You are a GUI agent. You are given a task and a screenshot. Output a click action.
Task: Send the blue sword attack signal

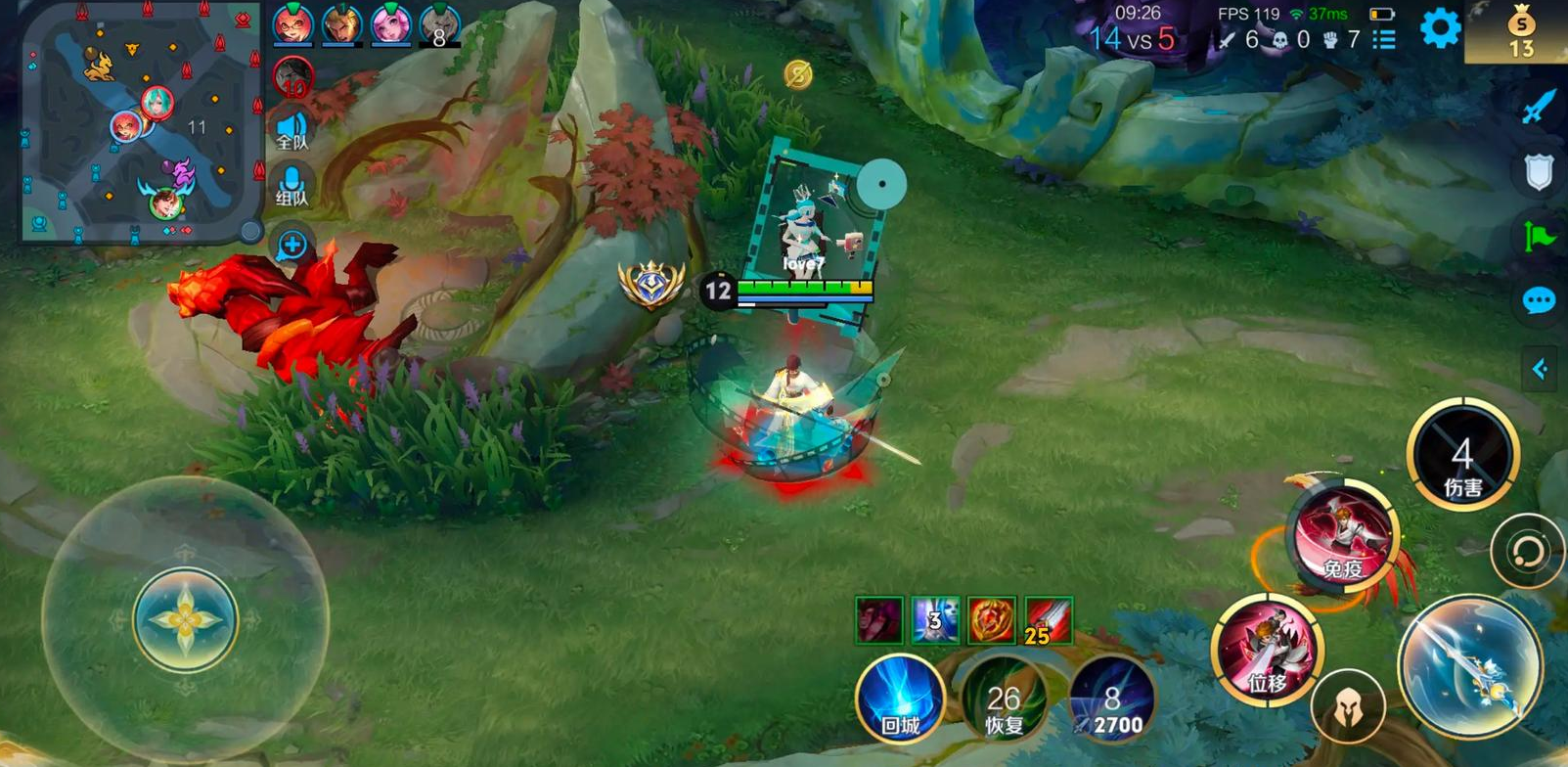[x=1539, y=107]
